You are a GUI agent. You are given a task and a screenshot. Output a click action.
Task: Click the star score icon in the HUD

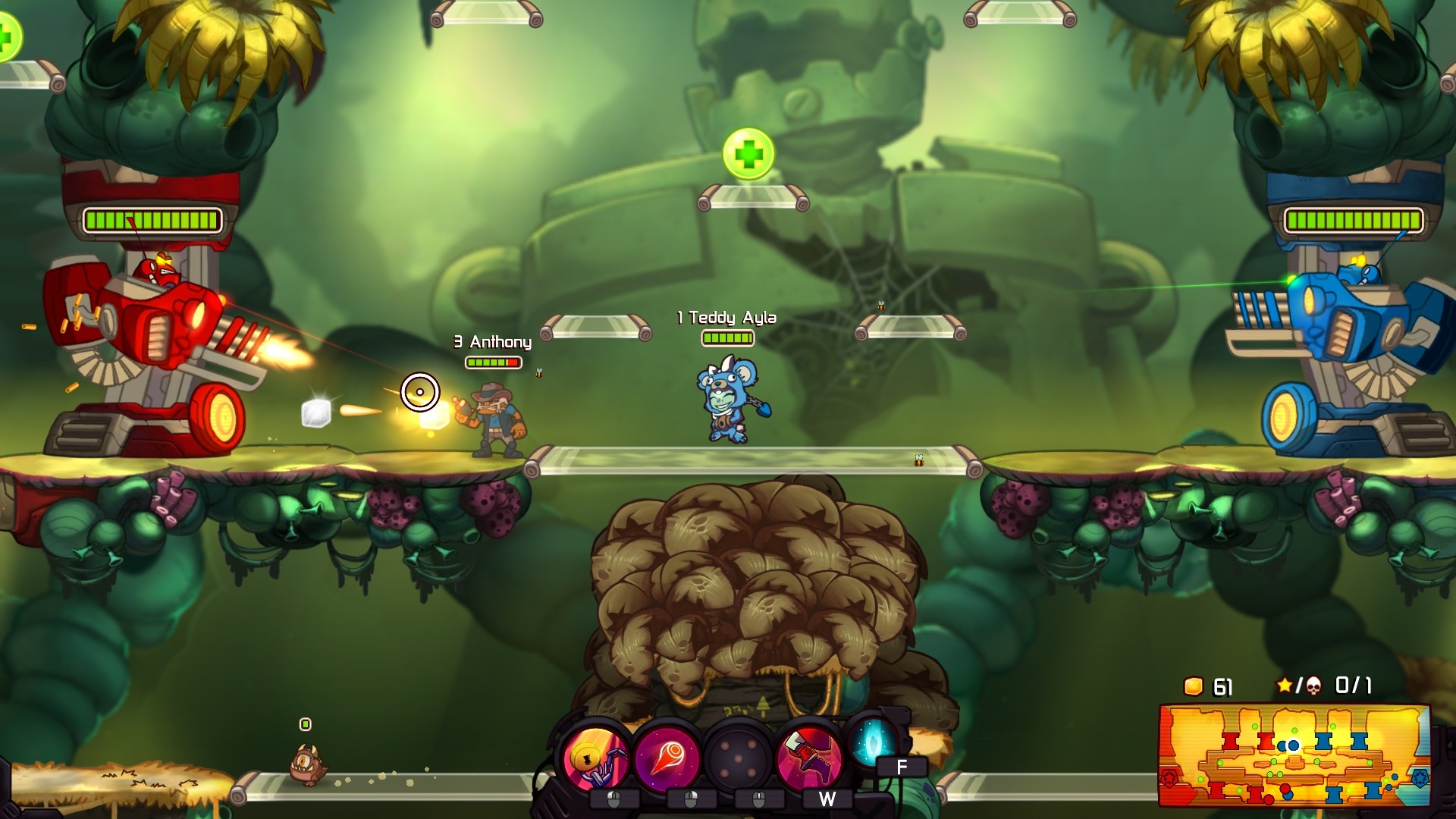[1284, 684]
